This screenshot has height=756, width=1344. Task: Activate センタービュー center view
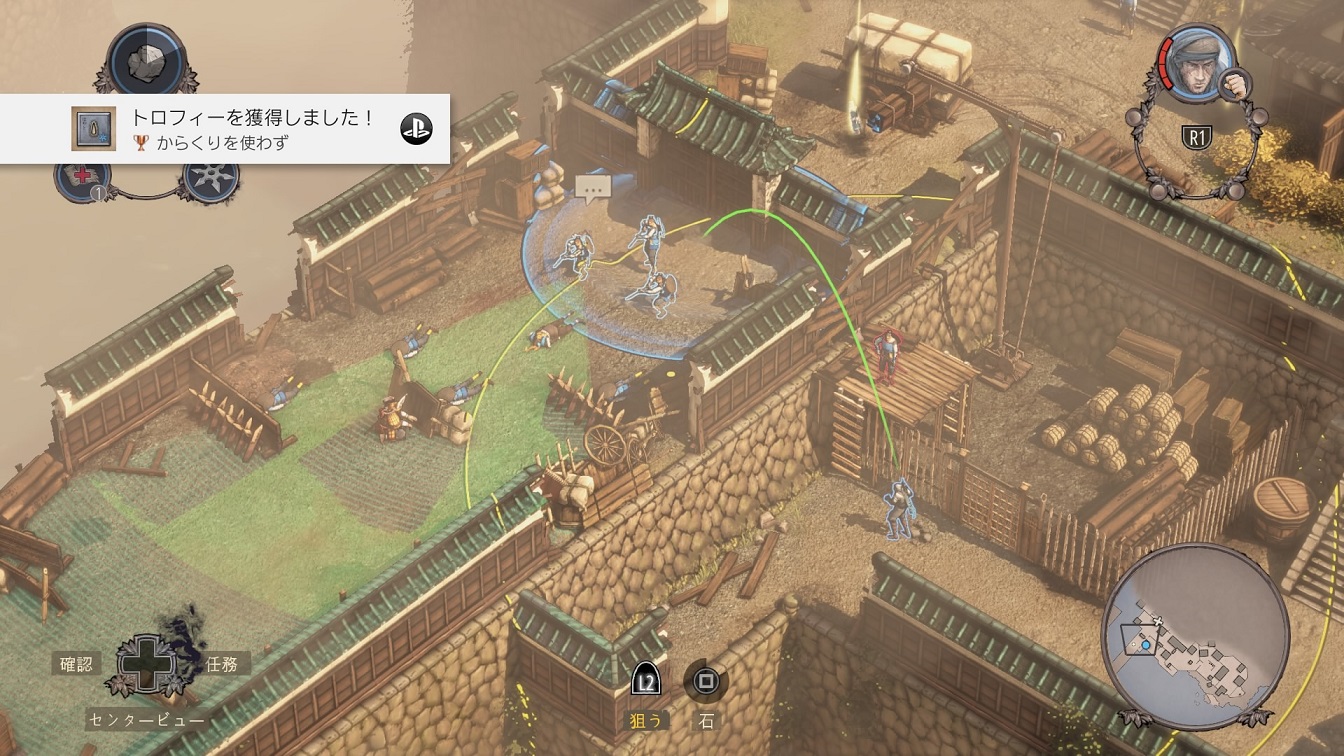(146, 719)
